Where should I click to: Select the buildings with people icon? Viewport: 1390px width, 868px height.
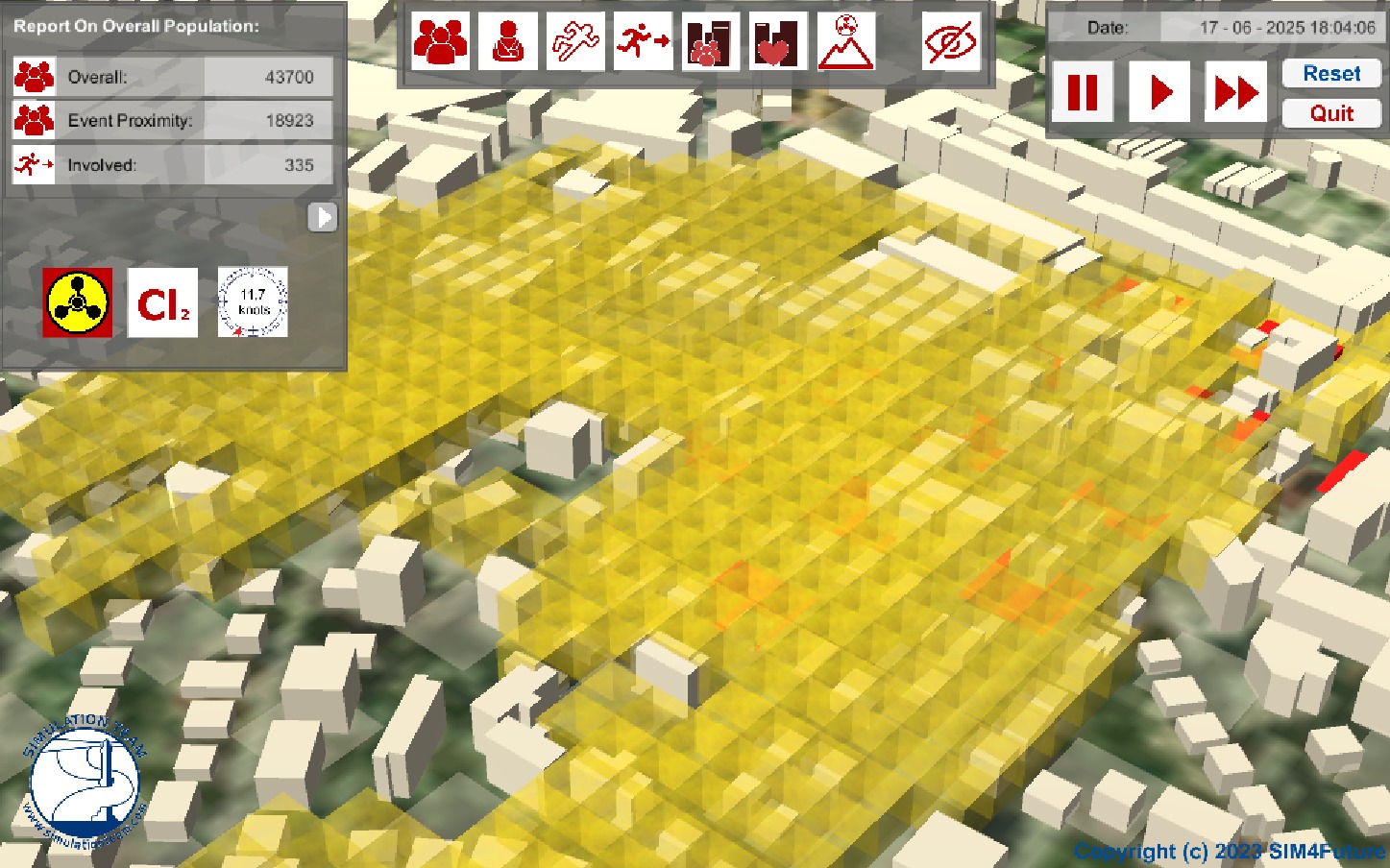click(710, 41)
